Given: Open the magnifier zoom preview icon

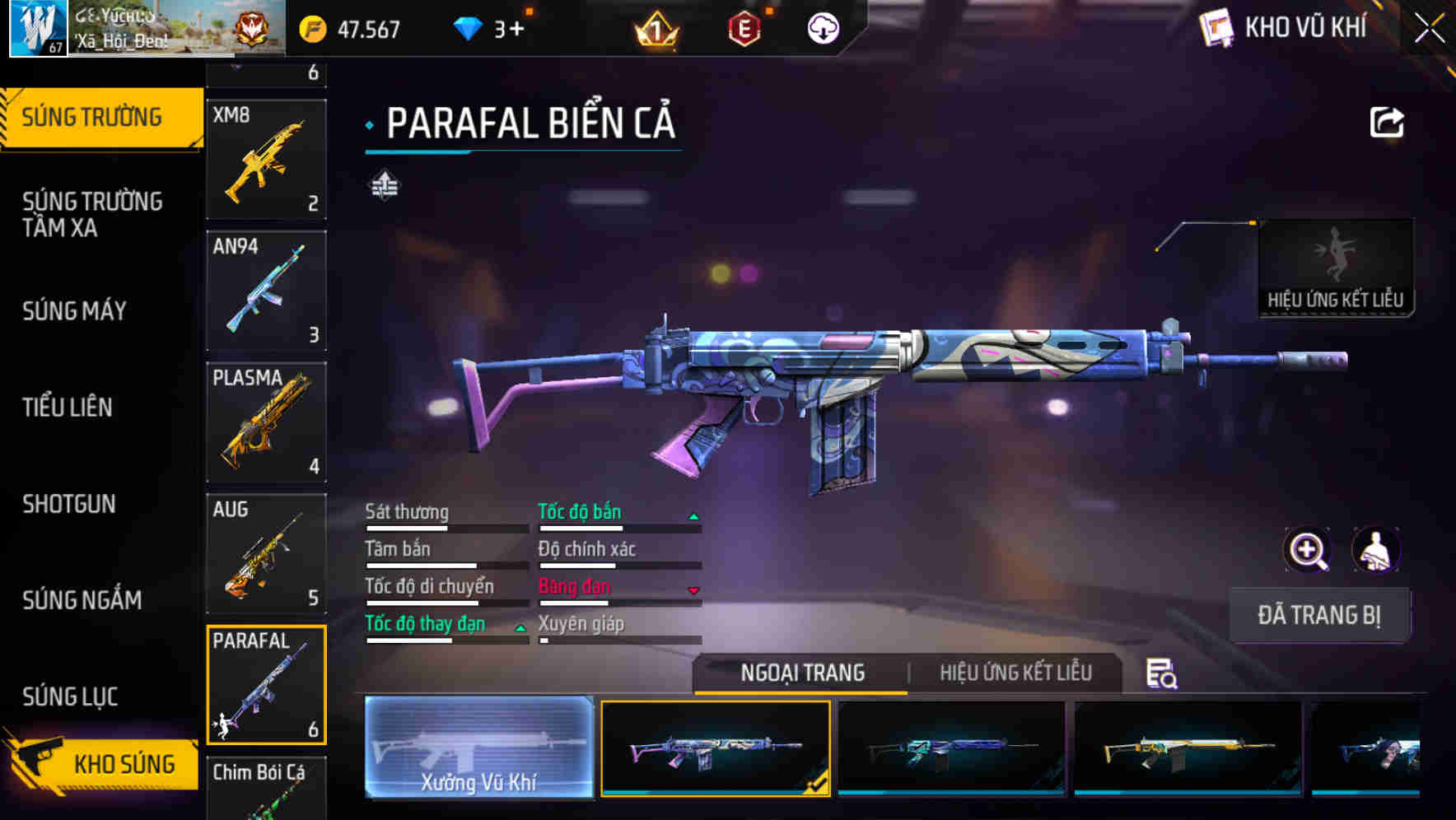Looking at the screenshot, I should [x=1308, y=550].
